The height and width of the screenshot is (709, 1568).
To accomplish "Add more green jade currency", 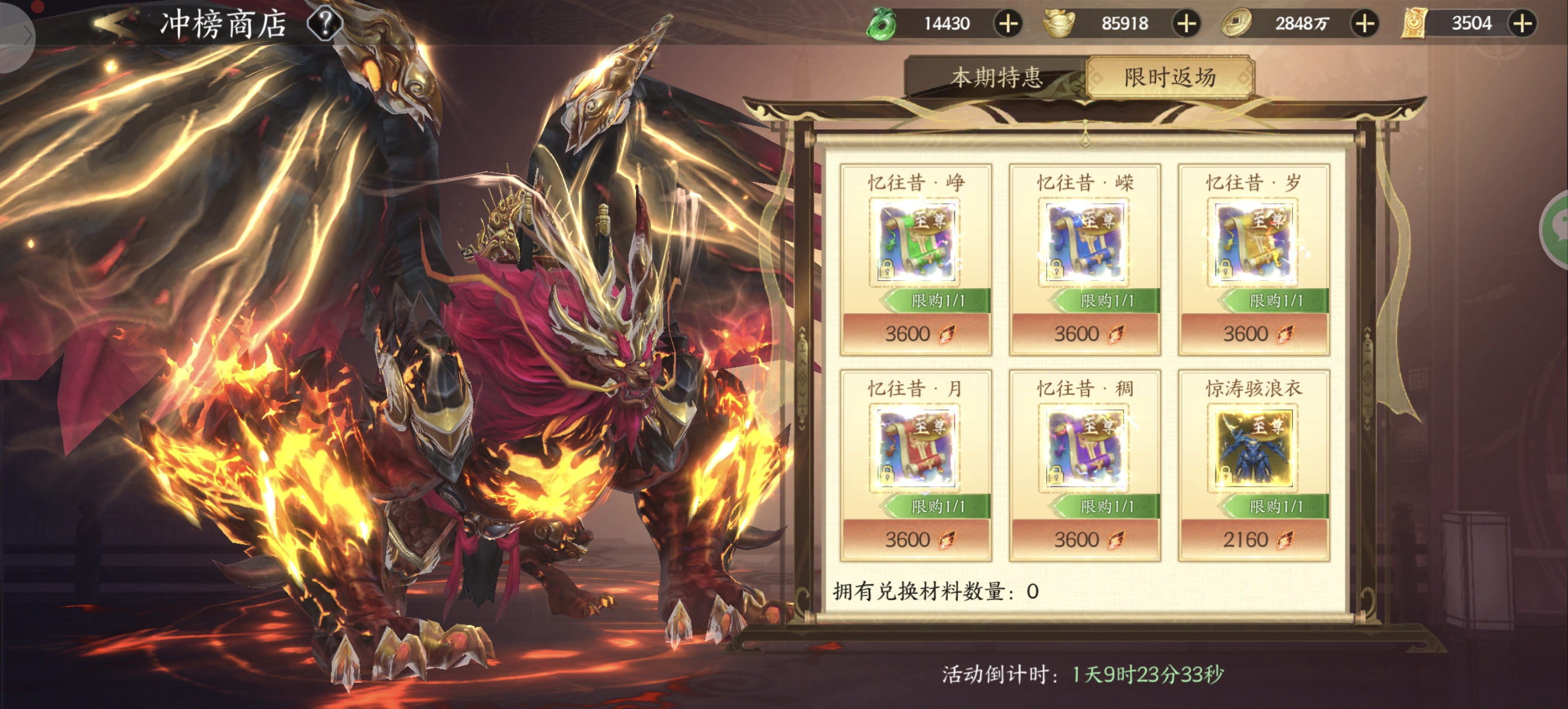I will pyautogui.click(x=1008, y=24).
